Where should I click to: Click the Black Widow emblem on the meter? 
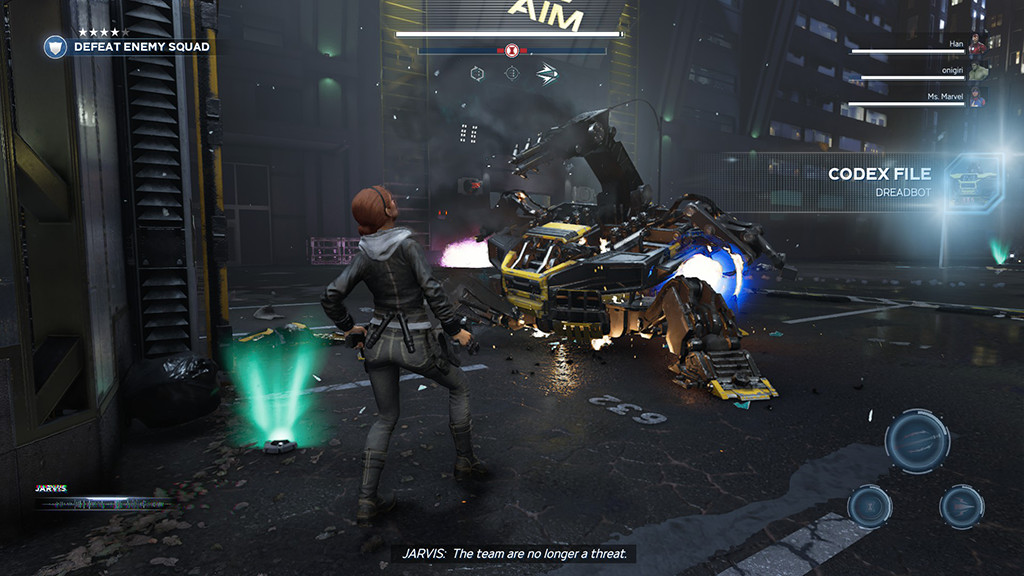coord(511,50)
